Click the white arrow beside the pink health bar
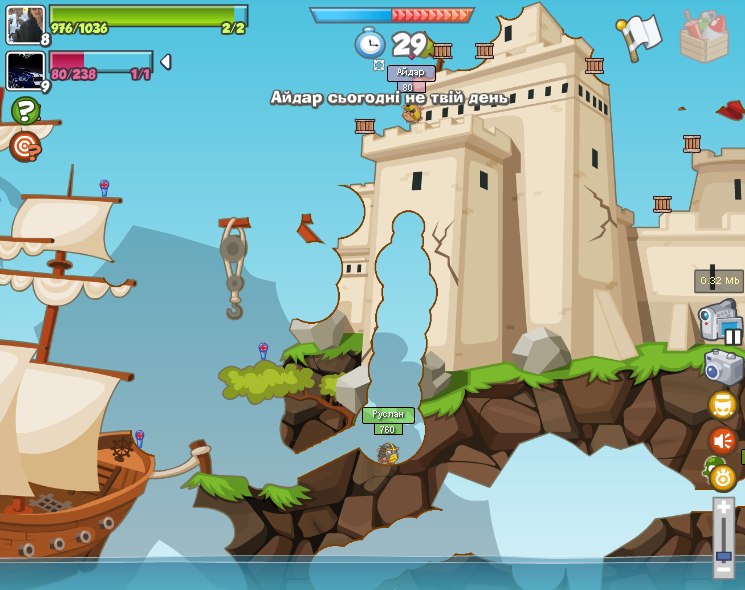This screenshot has height=590, width=745. click(165, 62)
